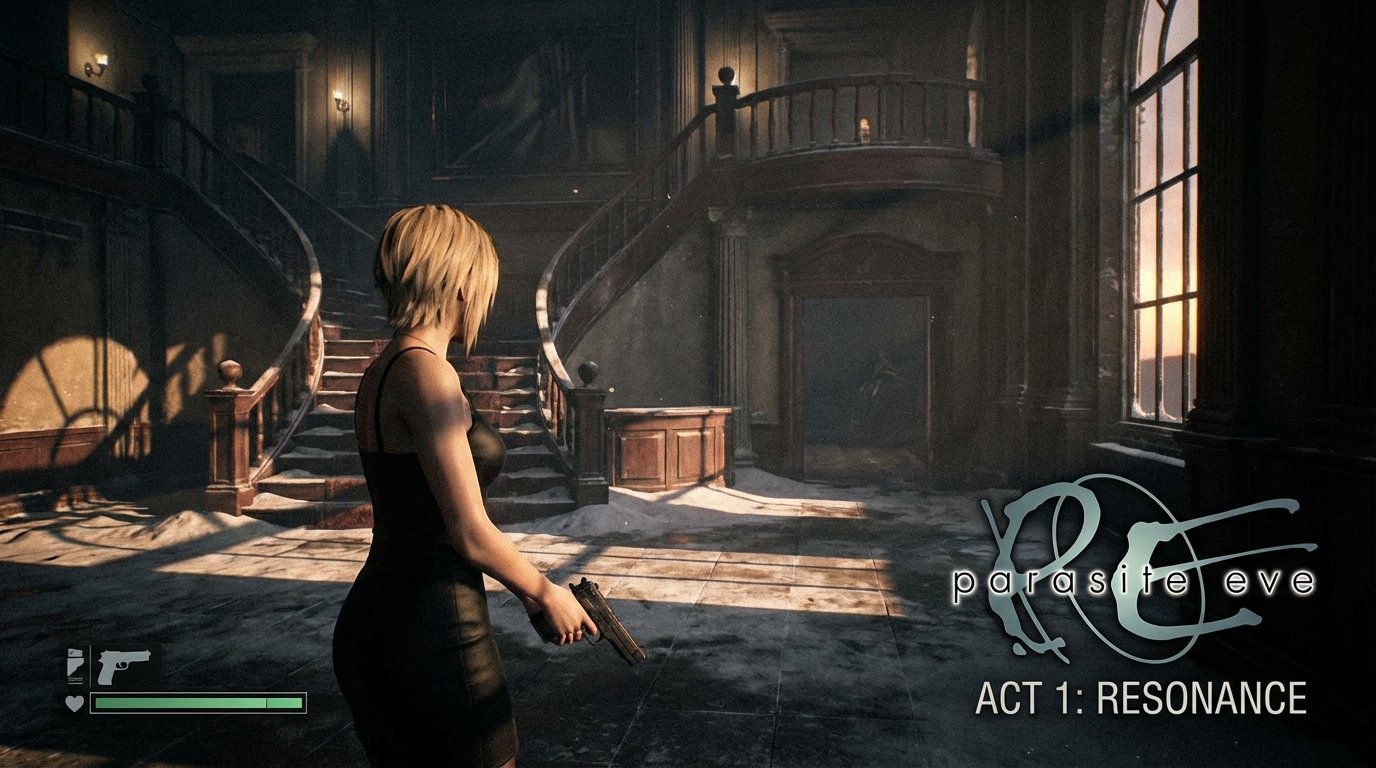1376x768 pixels.
Task: Select the equipped pistol icon in the HUD
Action: click(124, 665)
